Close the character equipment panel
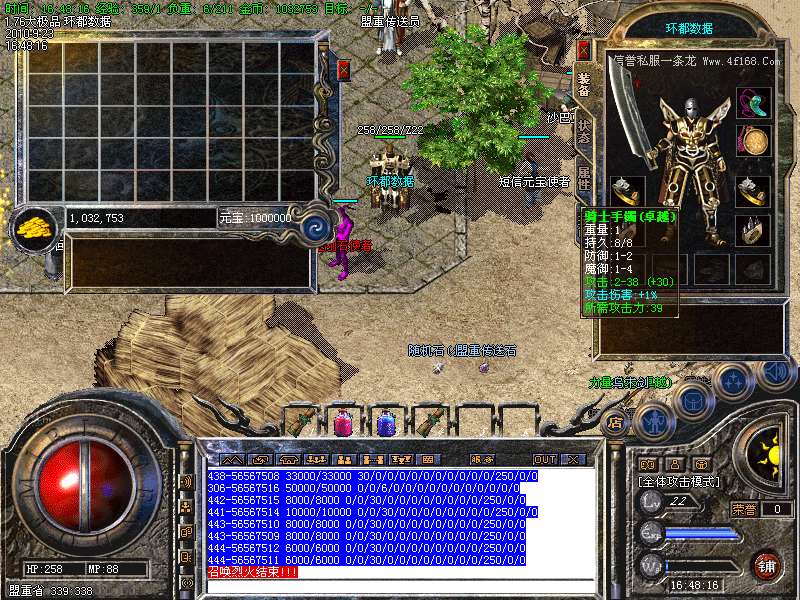The height and width of the screenshot is (600, 800). click(584, 49)
